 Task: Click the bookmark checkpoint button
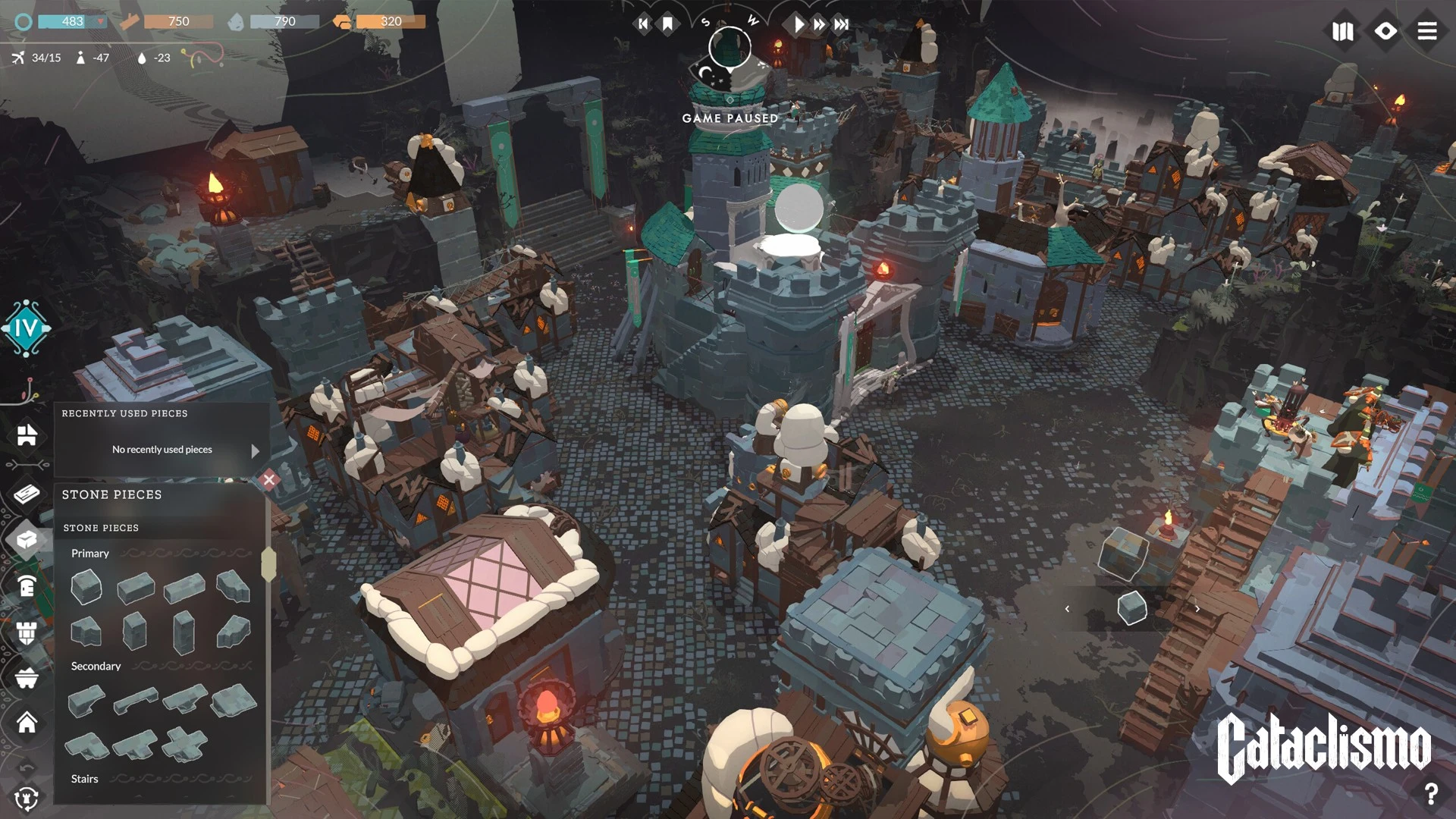667,24
